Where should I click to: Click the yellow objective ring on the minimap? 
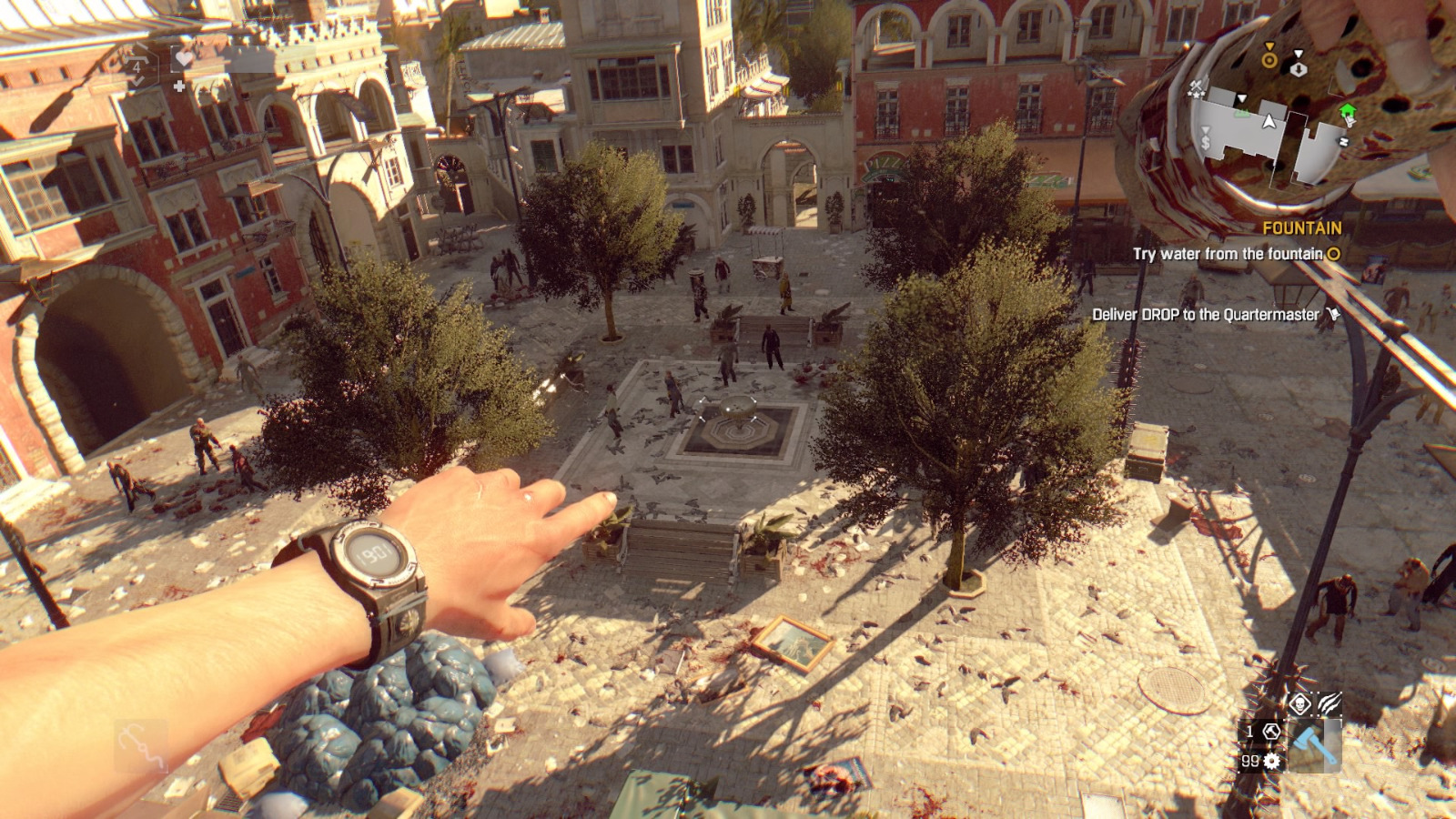[1270, 59]
